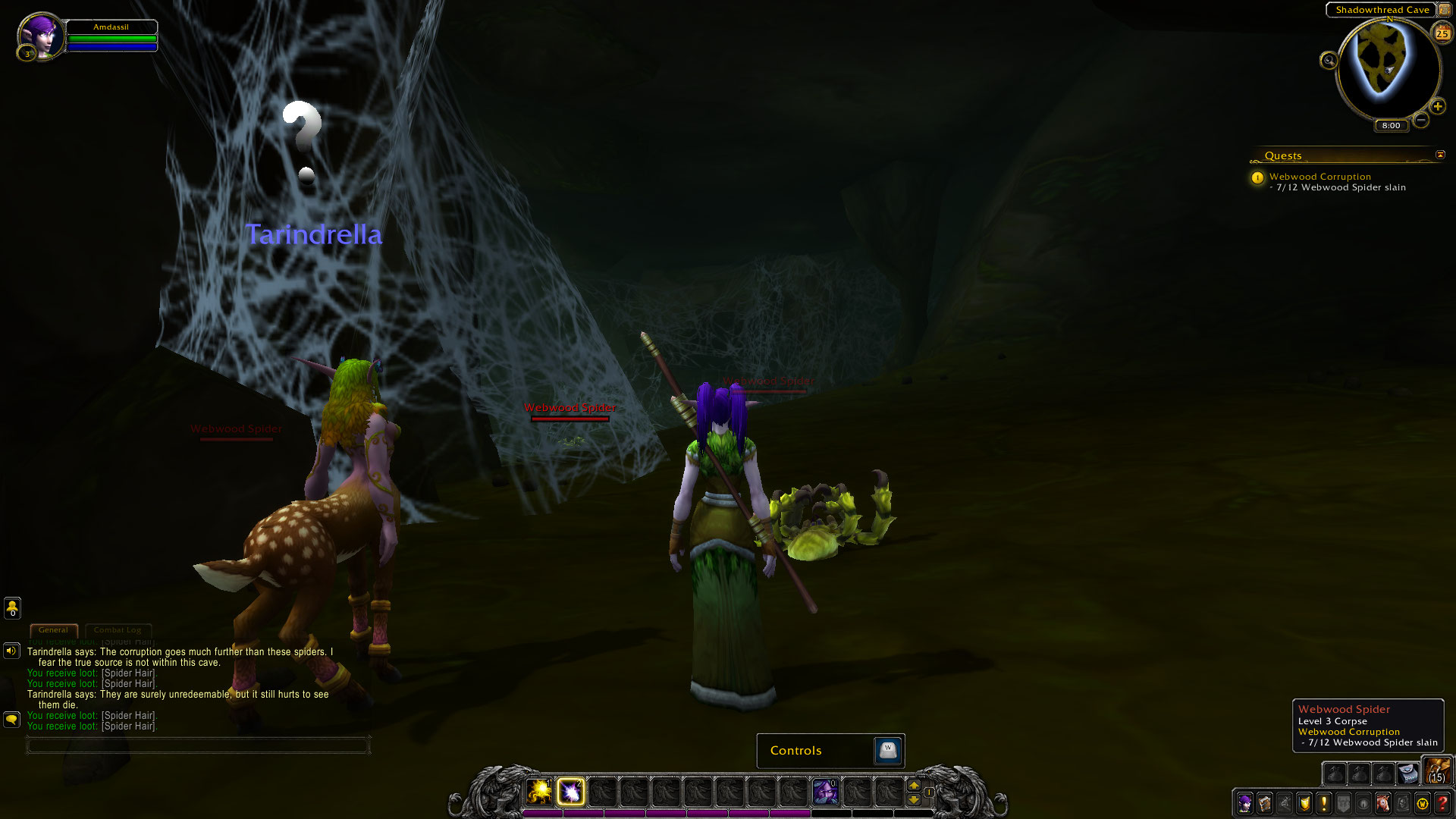Open the character info micro button

click(1244, 803)
